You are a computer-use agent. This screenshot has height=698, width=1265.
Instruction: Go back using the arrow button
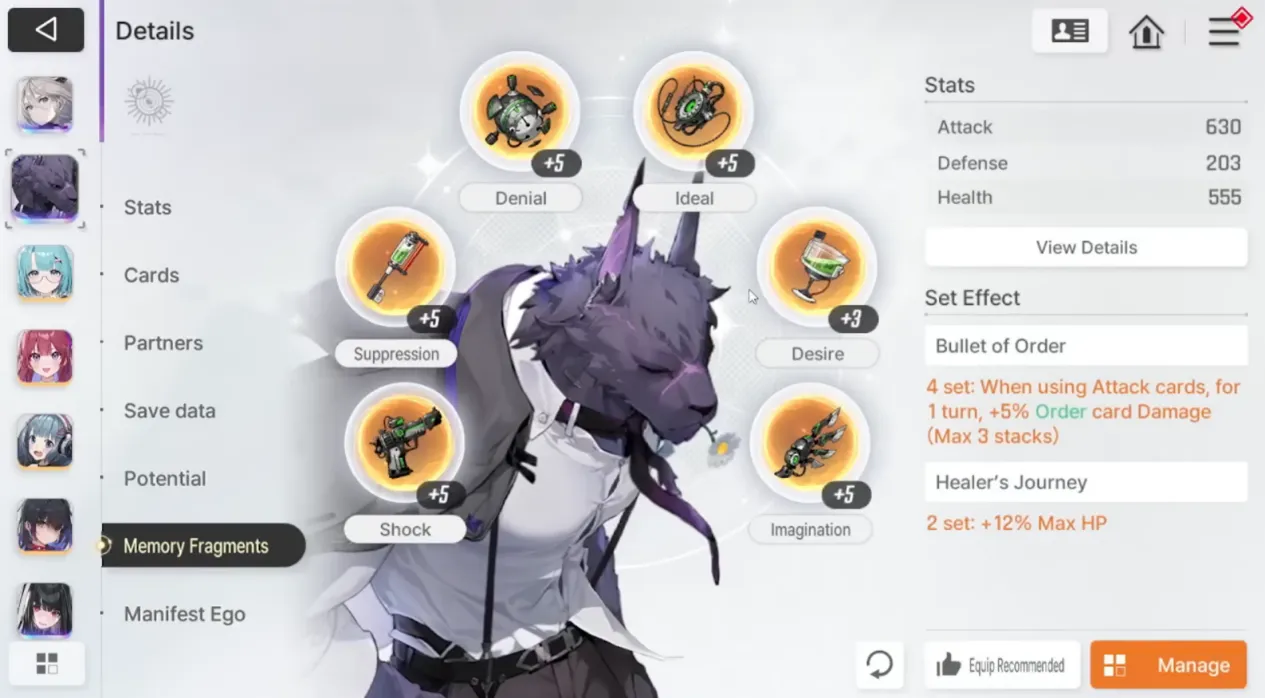point(46,30)
